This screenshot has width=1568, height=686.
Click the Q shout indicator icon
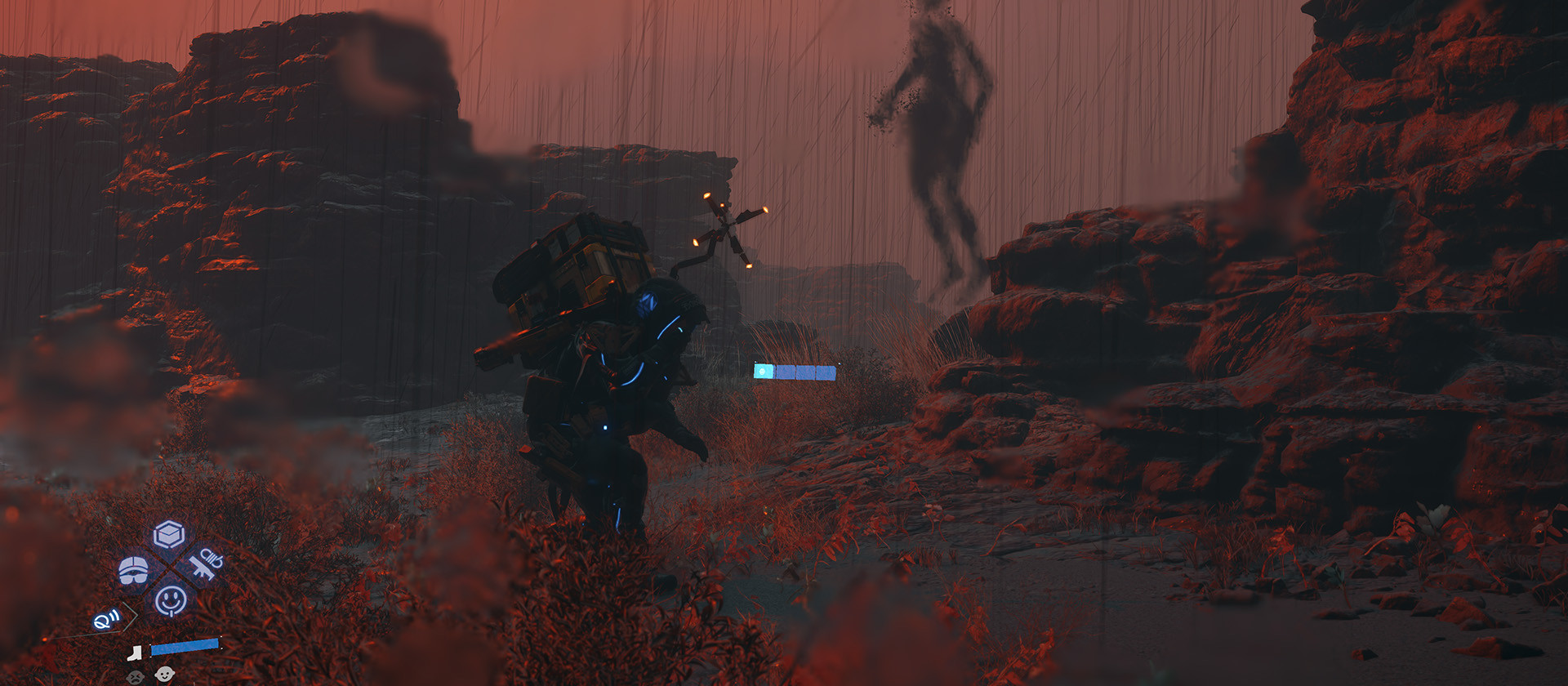(106, 620)
